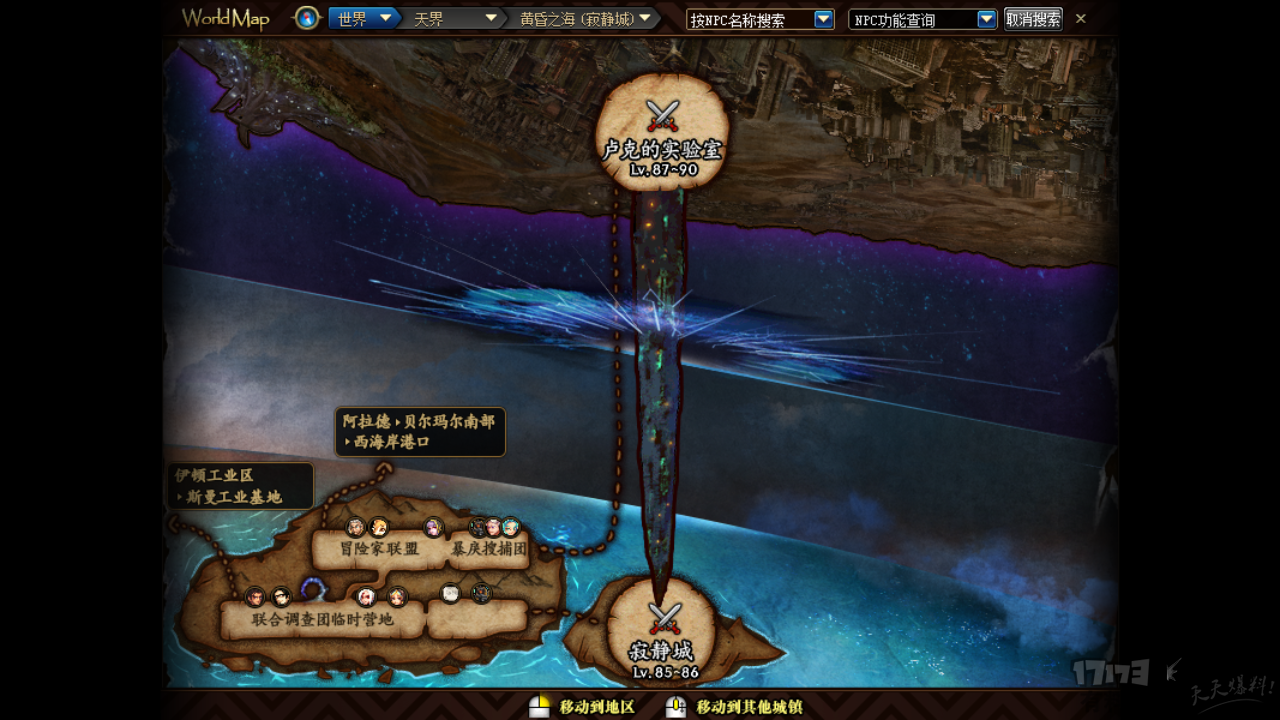Screen dimensions: 1280x720
Task: Open the 按NPC名称搜索 search dropdown
Action: [823, 19]
